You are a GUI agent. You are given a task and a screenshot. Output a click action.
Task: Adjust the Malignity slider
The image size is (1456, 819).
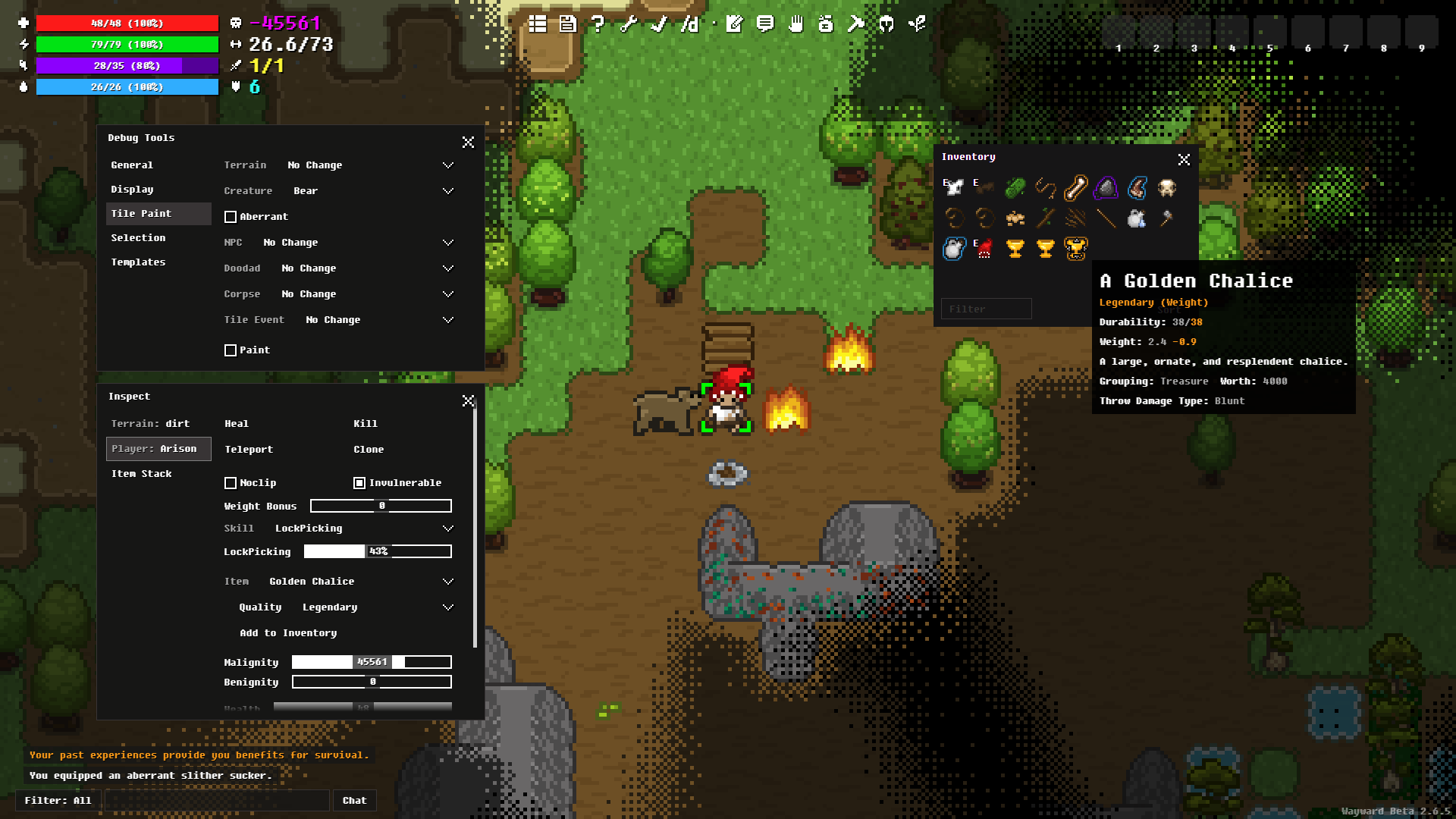coord(372,662)
